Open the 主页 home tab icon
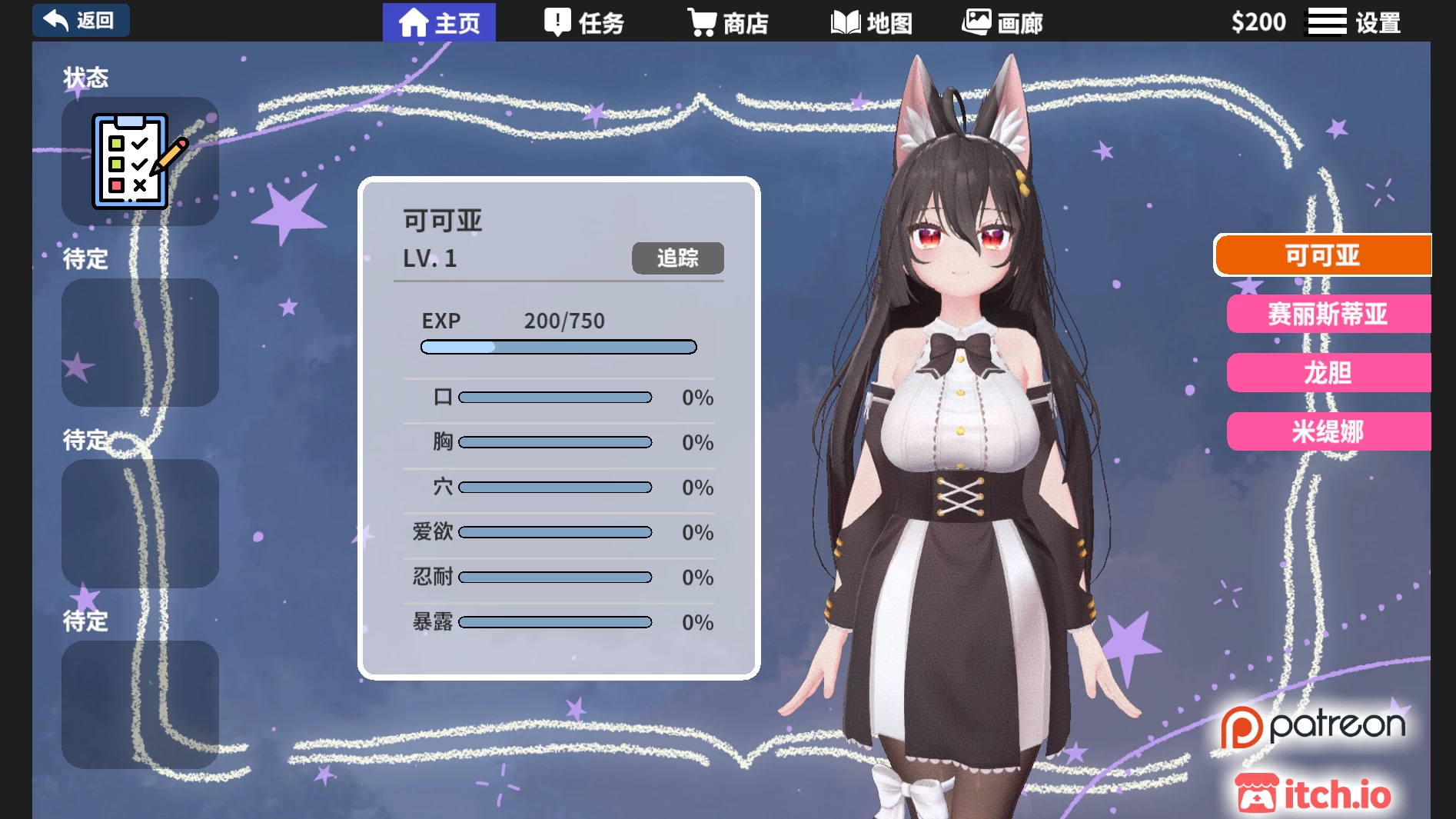Viewport: 1456px width, 819px height. 413,22
